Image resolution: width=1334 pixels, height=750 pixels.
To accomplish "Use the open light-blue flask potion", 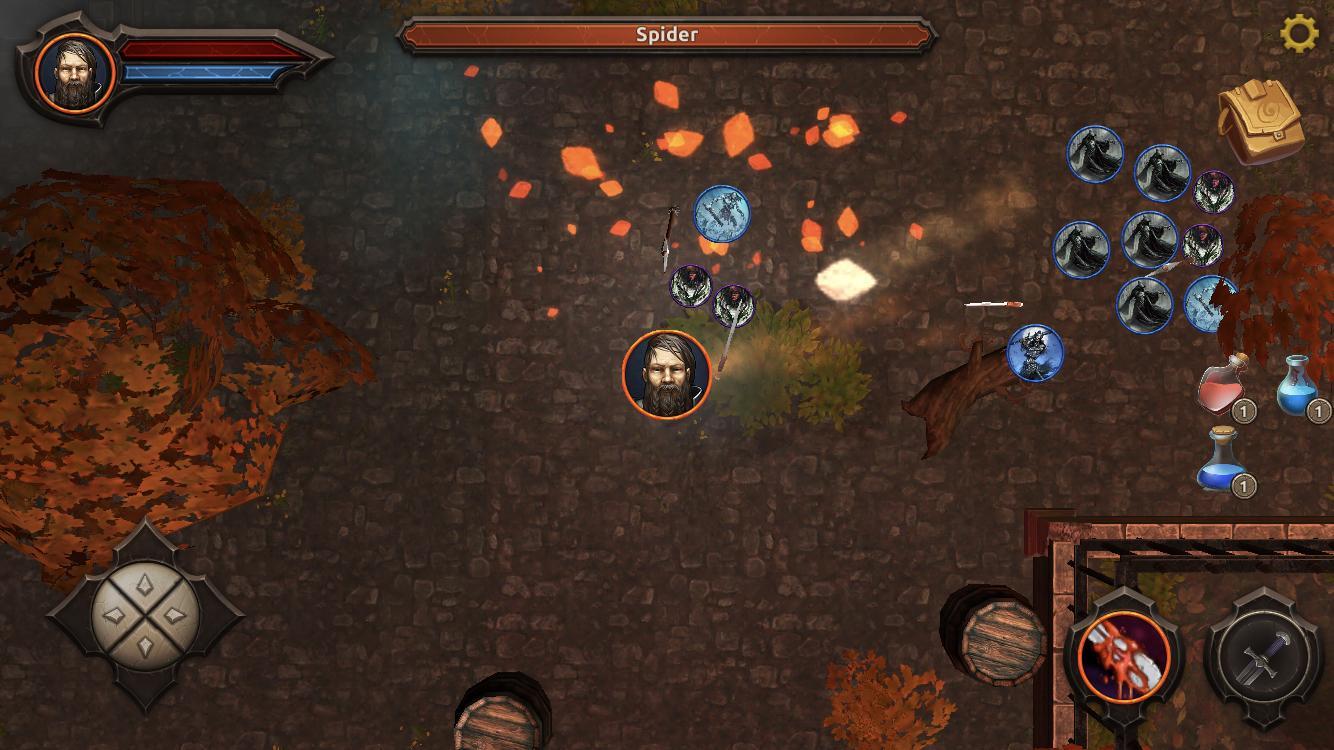I will pos(1298,385).
